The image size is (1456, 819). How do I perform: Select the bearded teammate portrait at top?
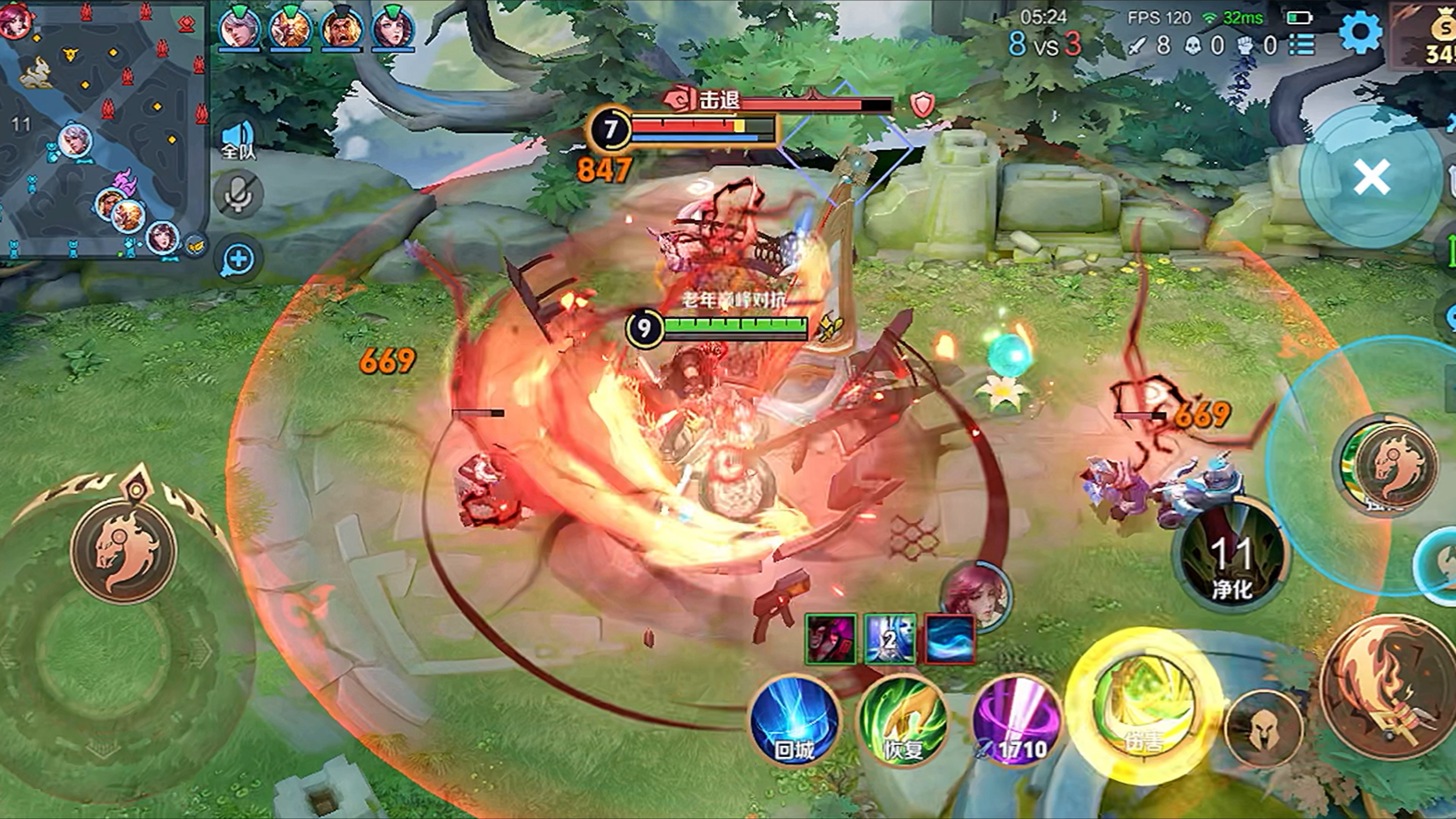(341, 28)
